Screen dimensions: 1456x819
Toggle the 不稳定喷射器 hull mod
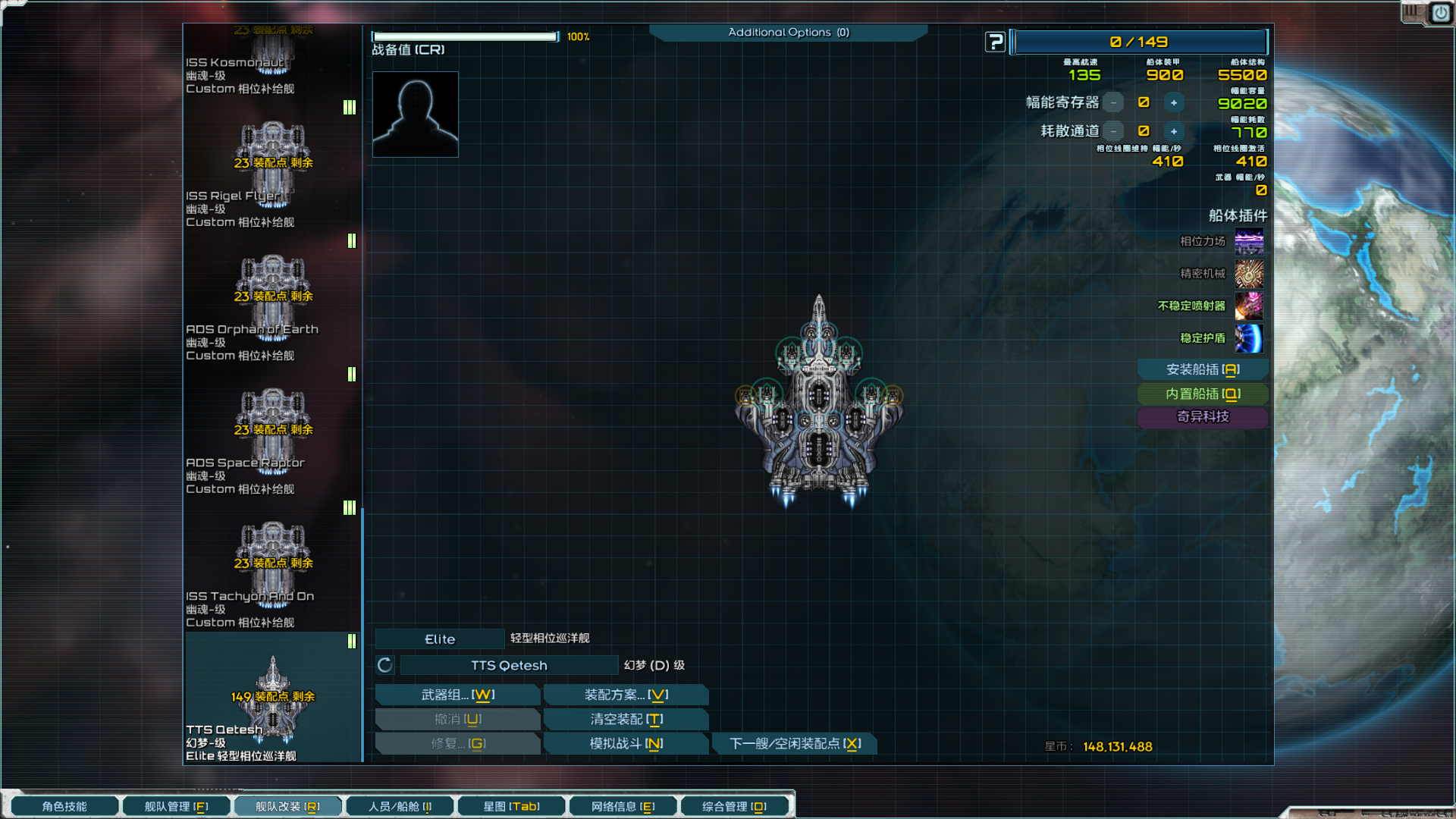1249,306
